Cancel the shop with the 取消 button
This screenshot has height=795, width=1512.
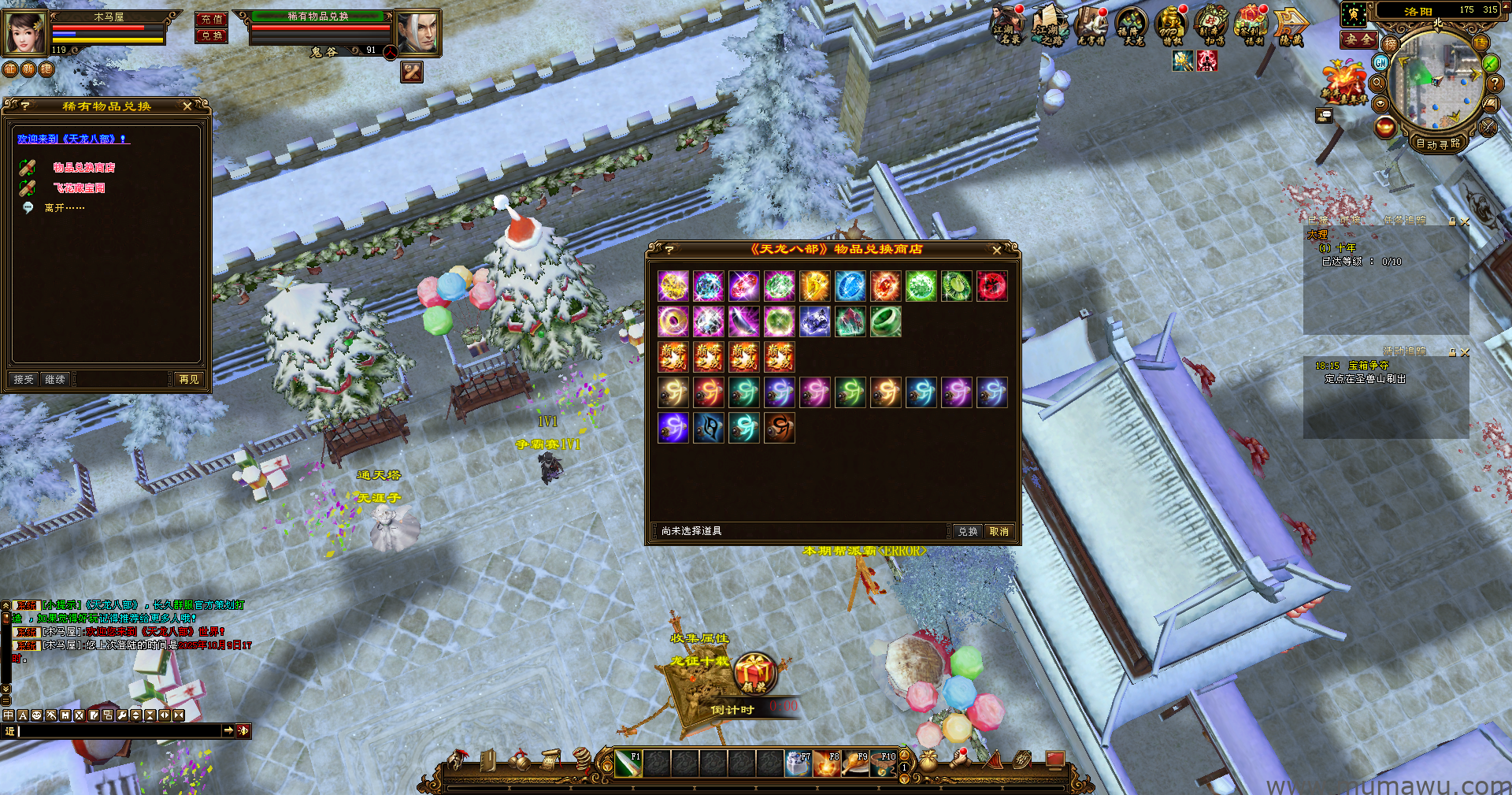(999, 532)
